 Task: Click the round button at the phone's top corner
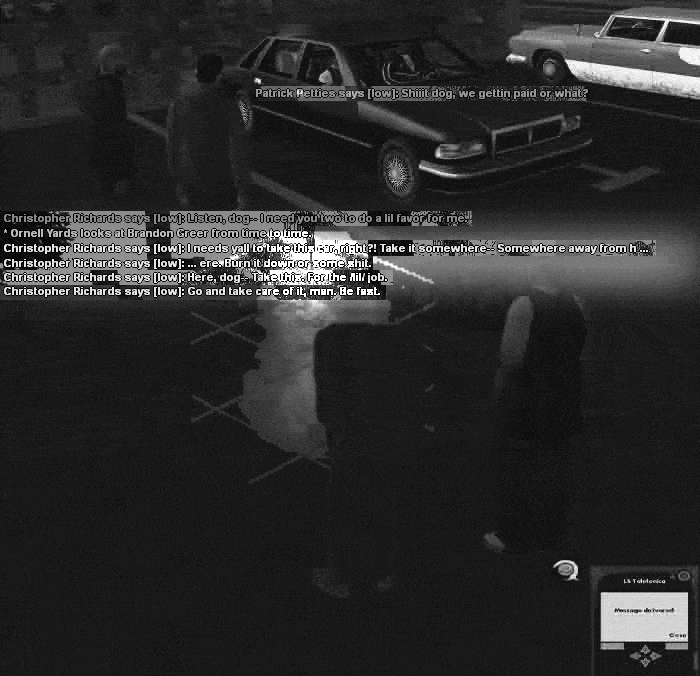pos(684,576)
